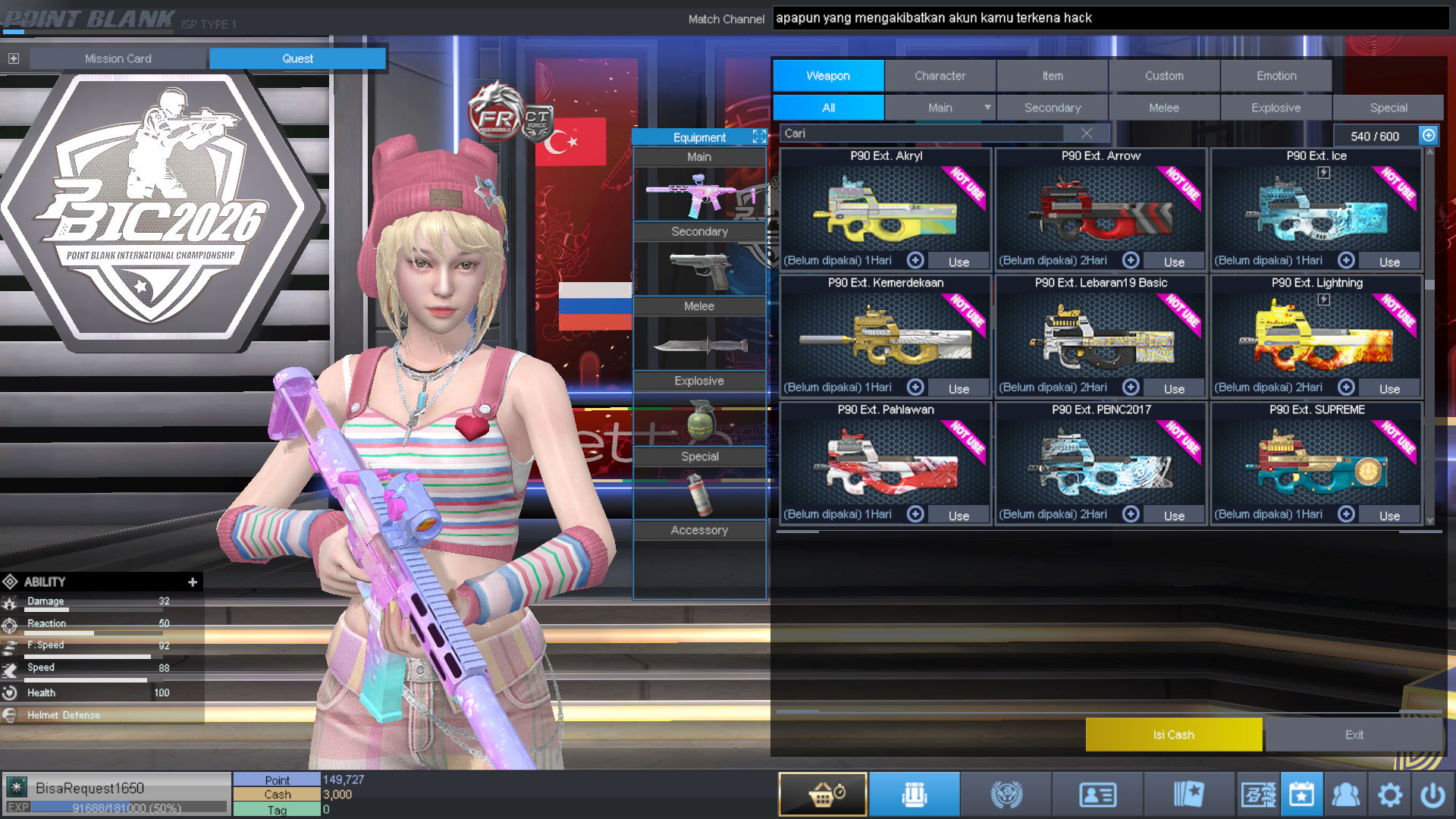The image size is (1456, 819).
Task: Click the Isi Cash button
Action: tap(1173, 735)
